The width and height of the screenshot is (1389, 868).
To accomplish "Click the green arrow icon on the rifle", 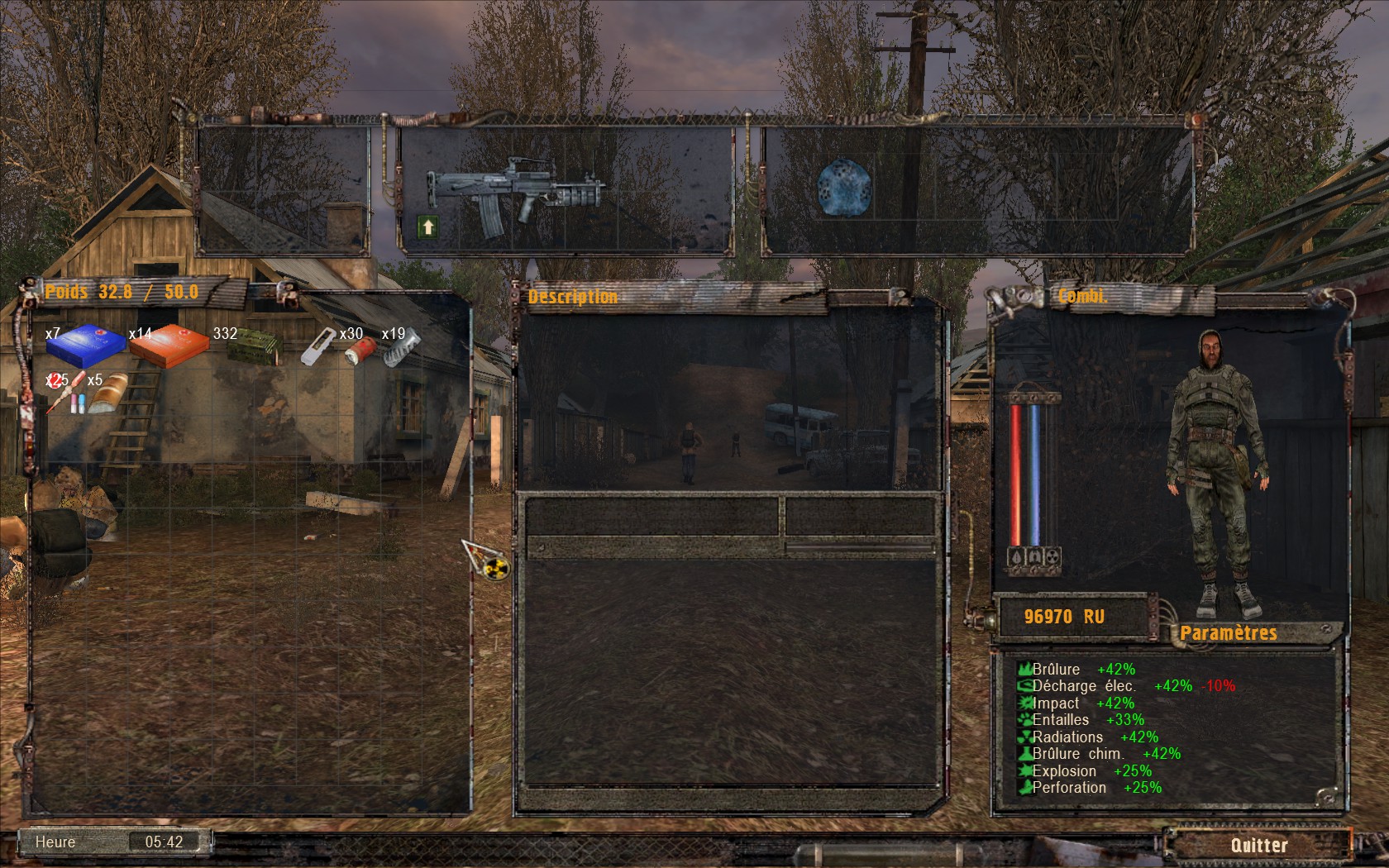I will (x=427, y=227).
